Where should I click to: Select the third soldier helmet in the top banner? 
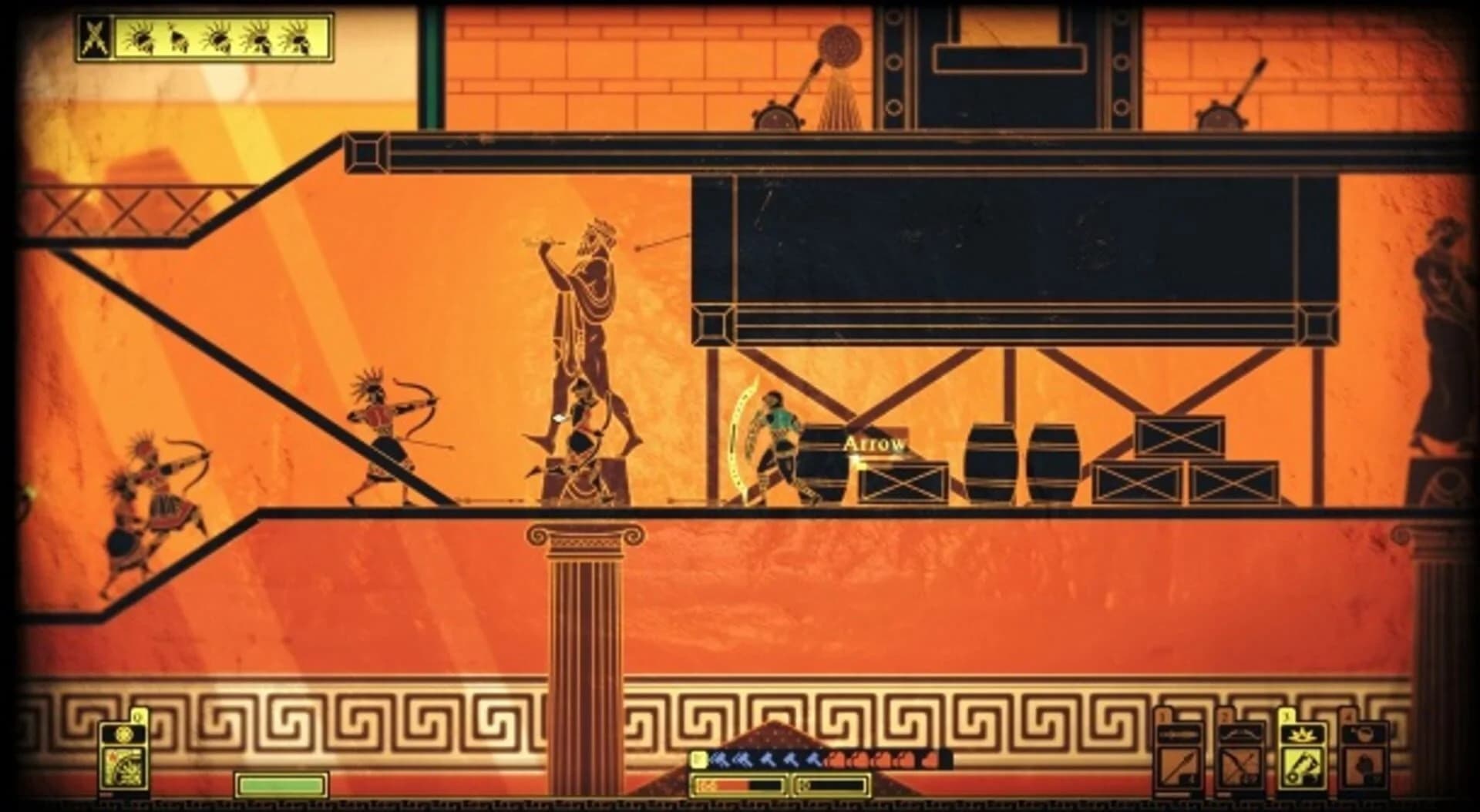click(x=218, y=37)
